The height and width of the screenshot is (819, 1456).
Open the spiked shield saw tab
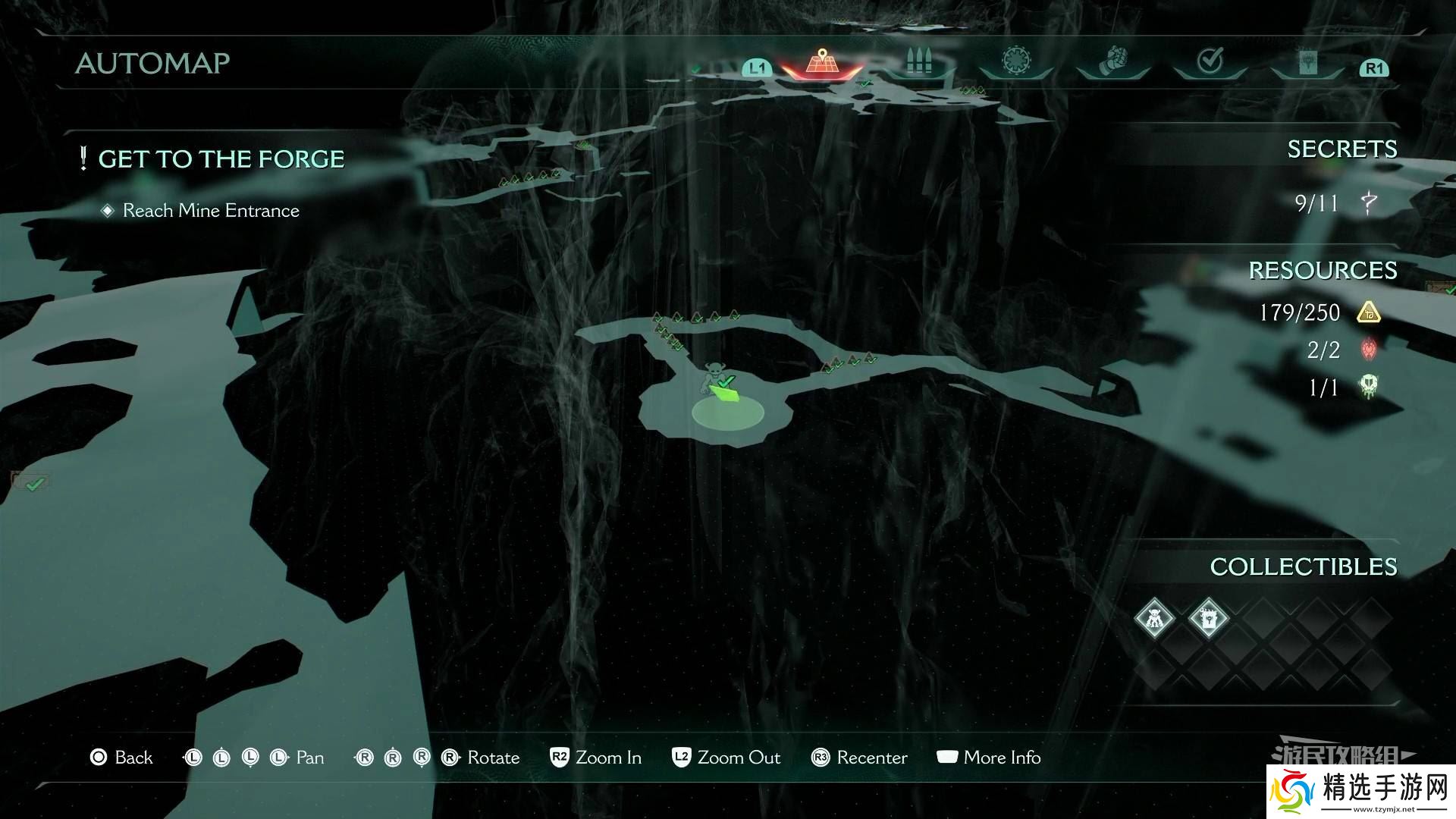coord(1015,62)
